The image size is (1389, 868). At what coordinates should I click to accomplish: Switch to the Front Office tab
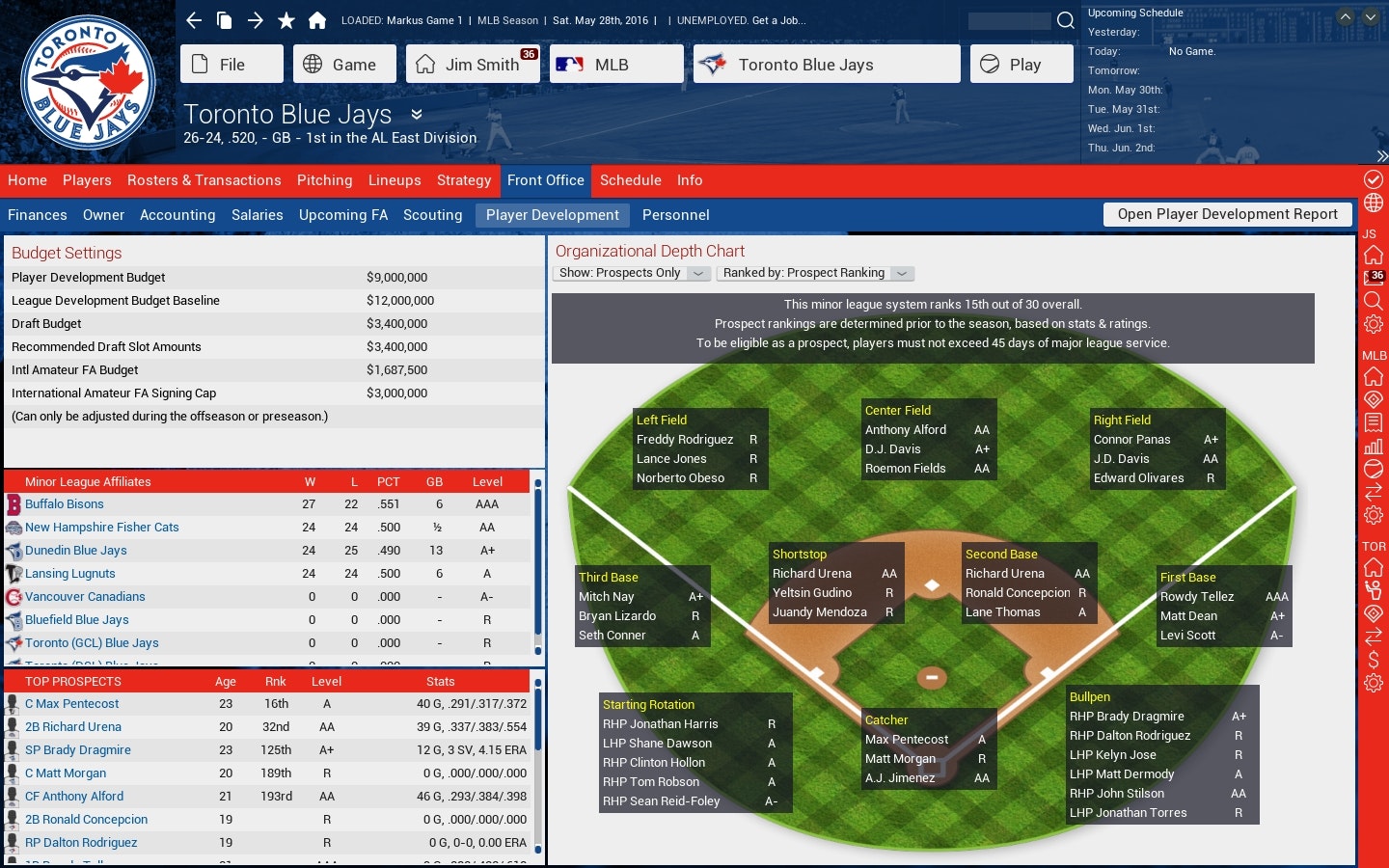[545, 180]
